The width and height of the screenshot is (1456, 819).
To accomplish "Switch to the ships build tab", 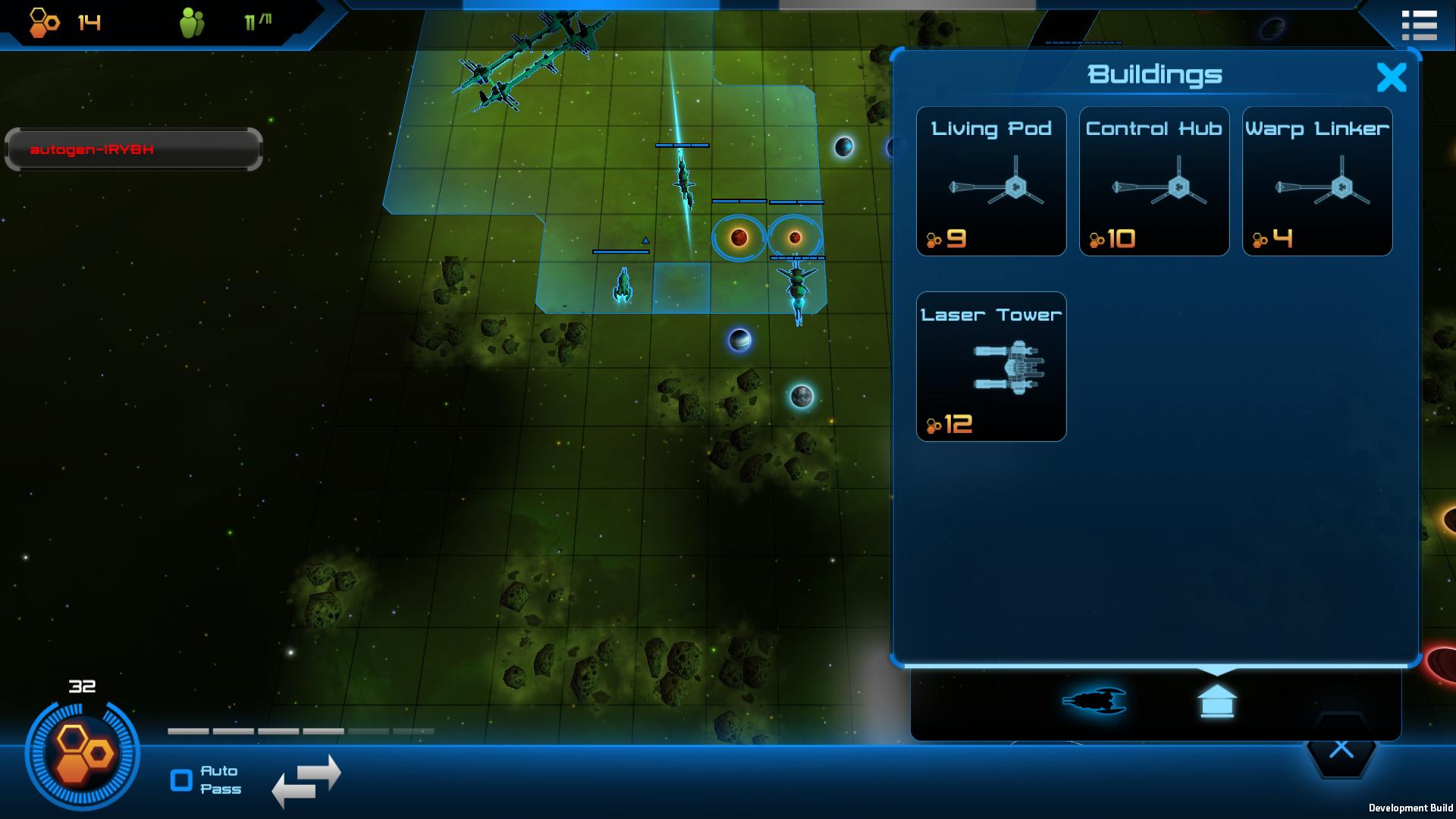I will point(1094,701).
